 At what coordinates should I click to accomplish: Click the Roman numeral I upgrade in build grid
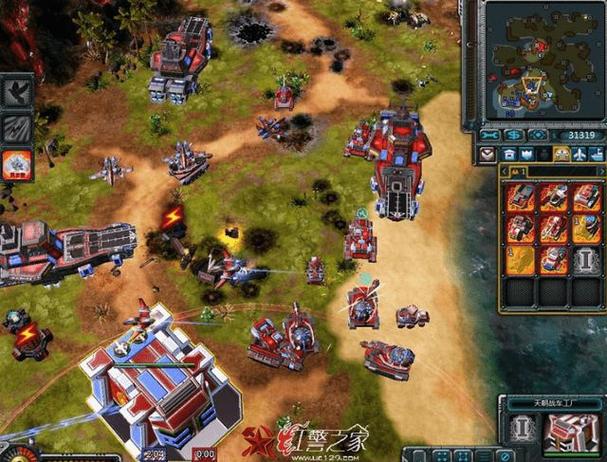point(585,260)
